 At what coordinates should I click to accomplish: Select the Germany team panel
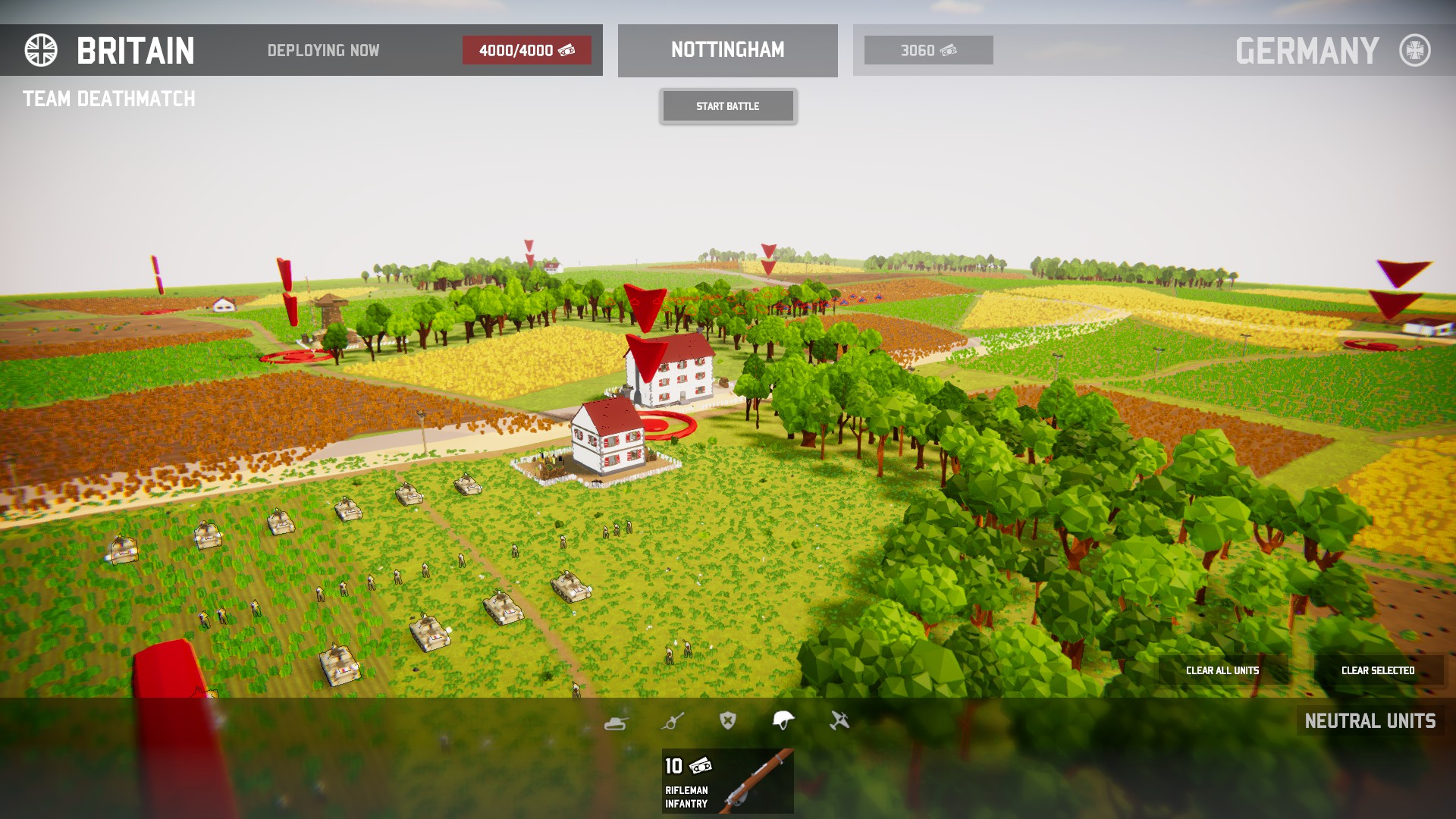[1307, 51]
